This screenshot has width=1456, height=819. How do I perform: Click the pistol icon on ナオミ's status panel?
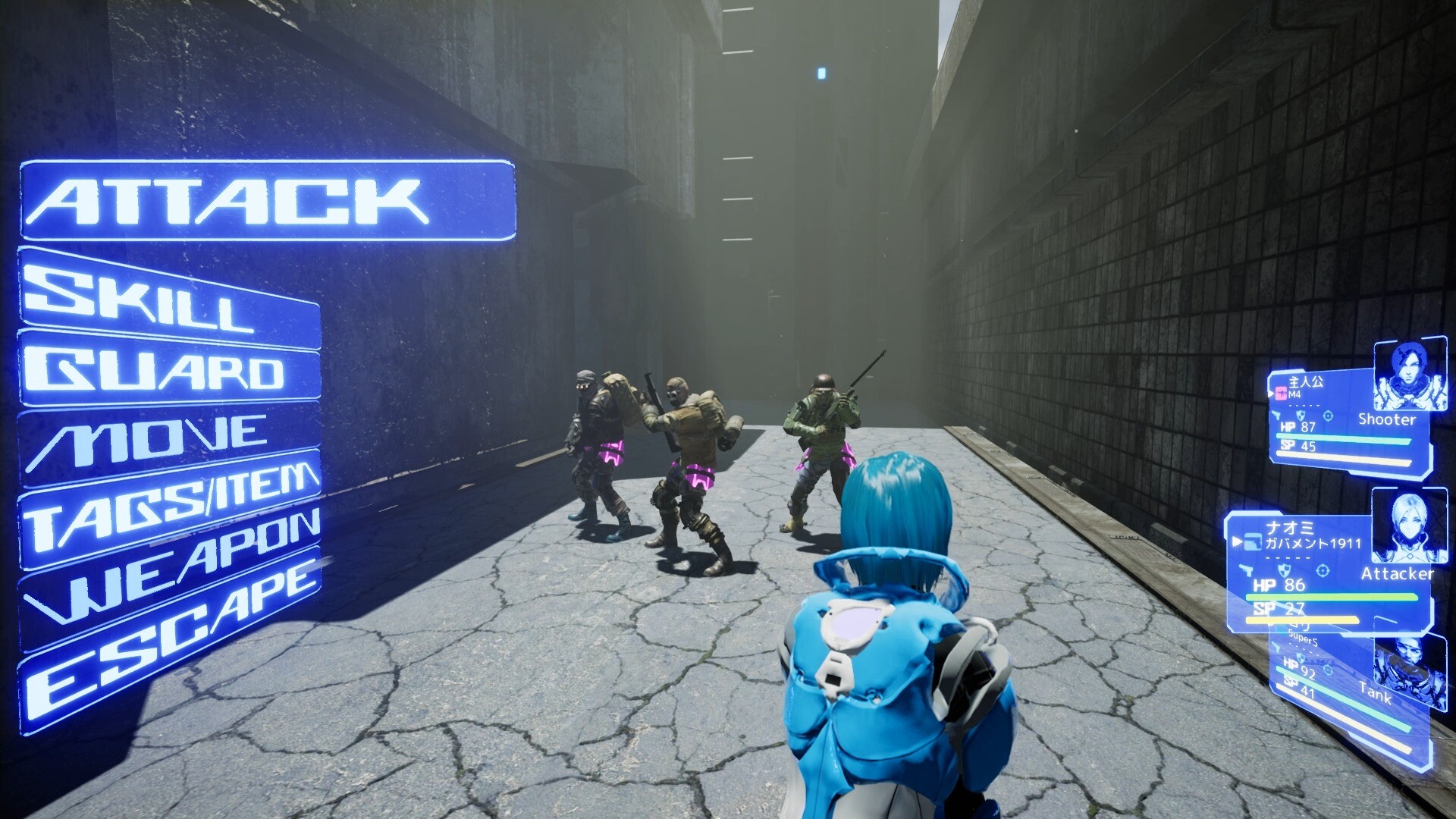coord(1247,571)
